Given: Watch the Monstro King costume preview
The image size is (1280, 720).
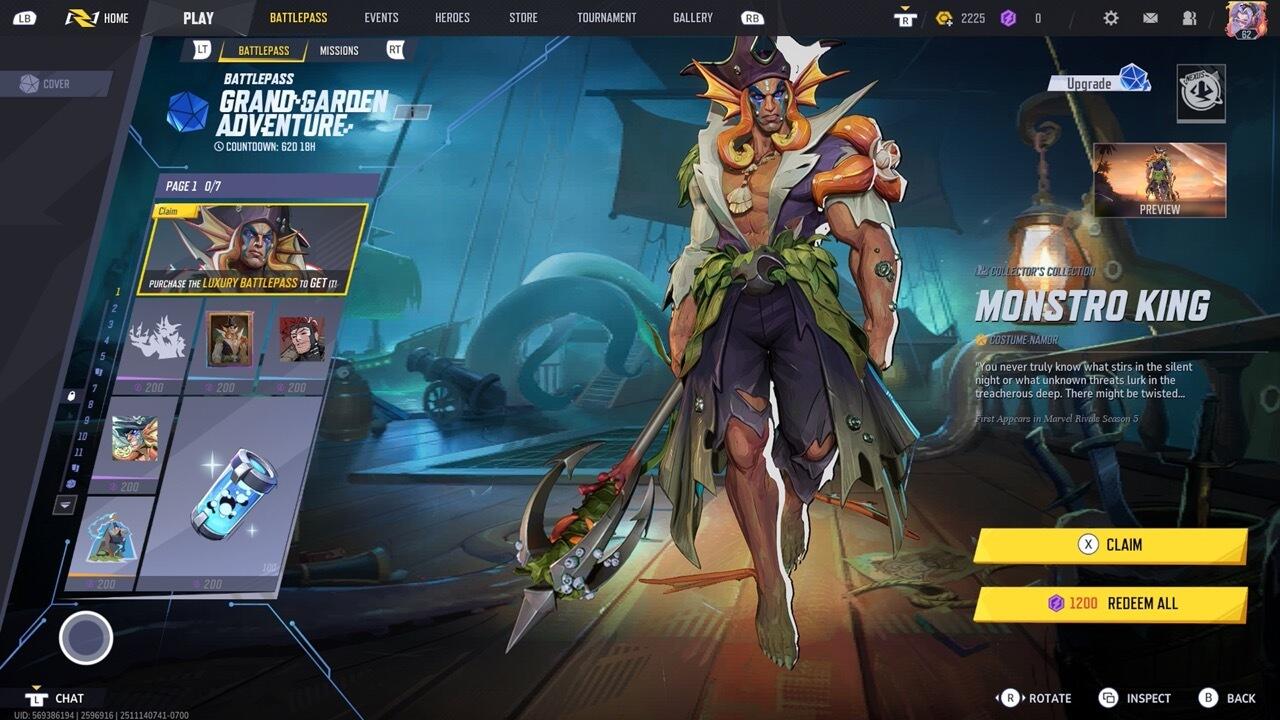Looking at the screenshot, I should [x=1159, y=180].
